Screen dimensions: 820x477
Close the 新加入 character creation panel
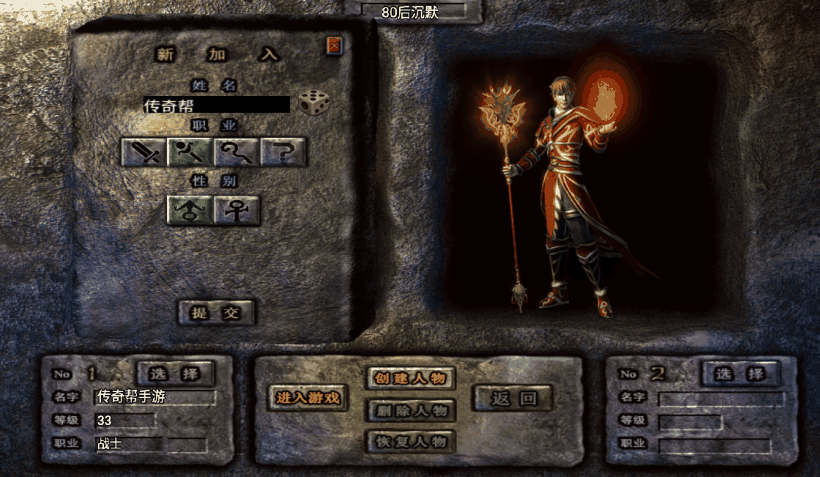click(334, 45)
